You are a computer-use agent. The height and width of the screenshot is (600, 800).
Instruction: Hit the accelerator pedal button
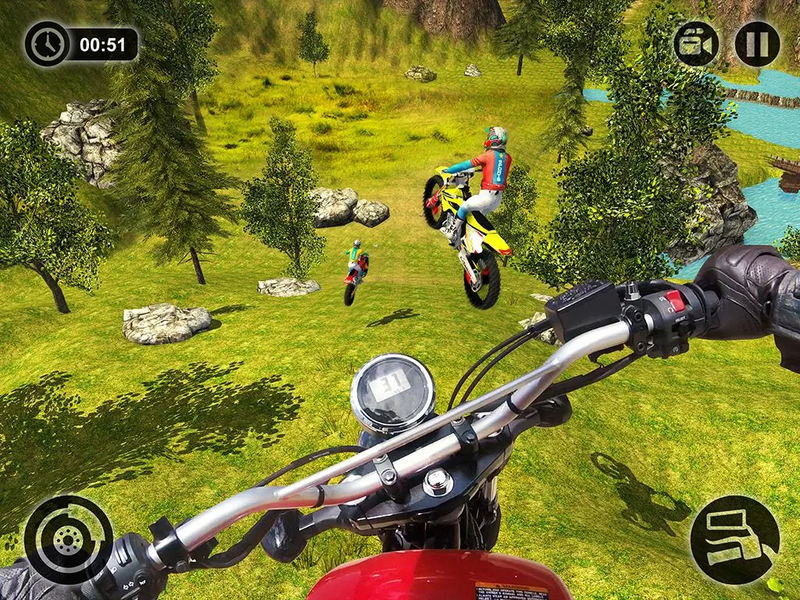click(x=735, y=539)
